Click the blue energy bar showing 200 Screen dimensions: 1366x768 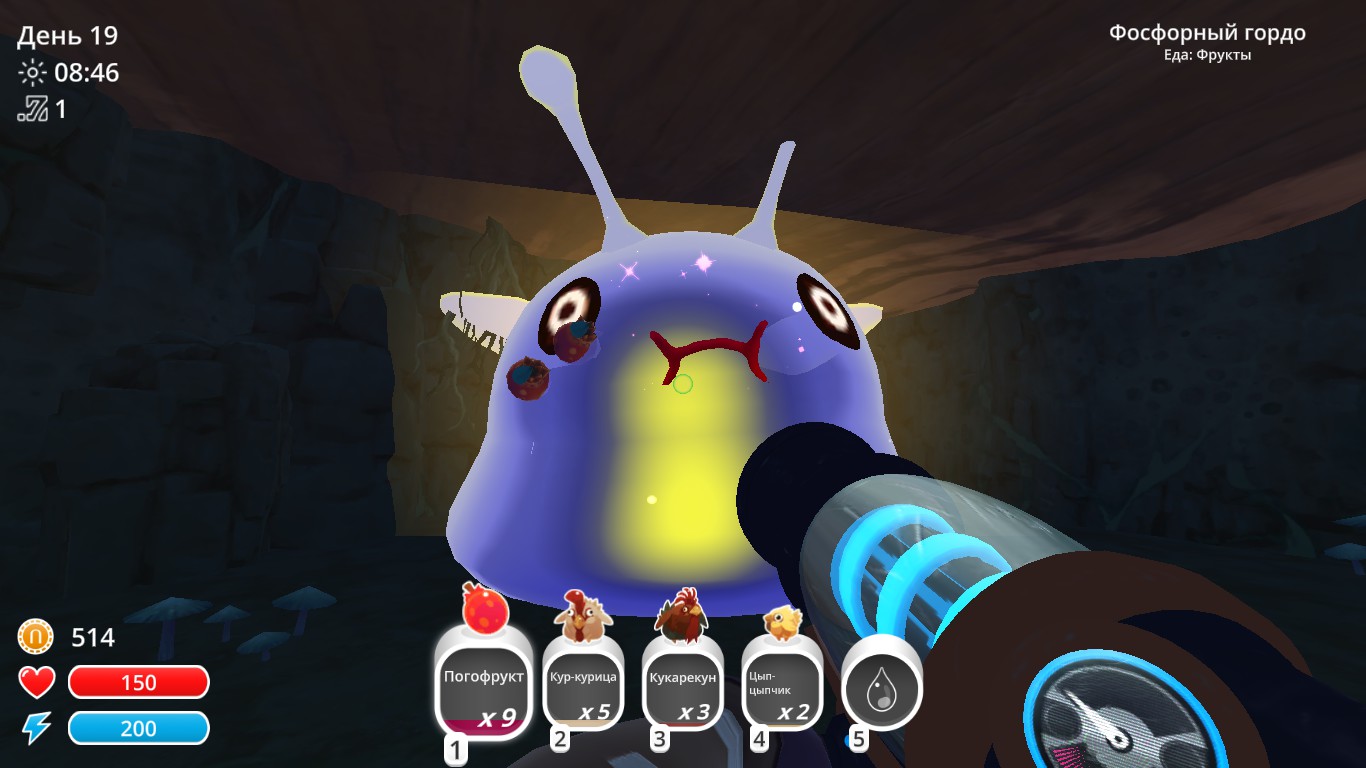139,728
